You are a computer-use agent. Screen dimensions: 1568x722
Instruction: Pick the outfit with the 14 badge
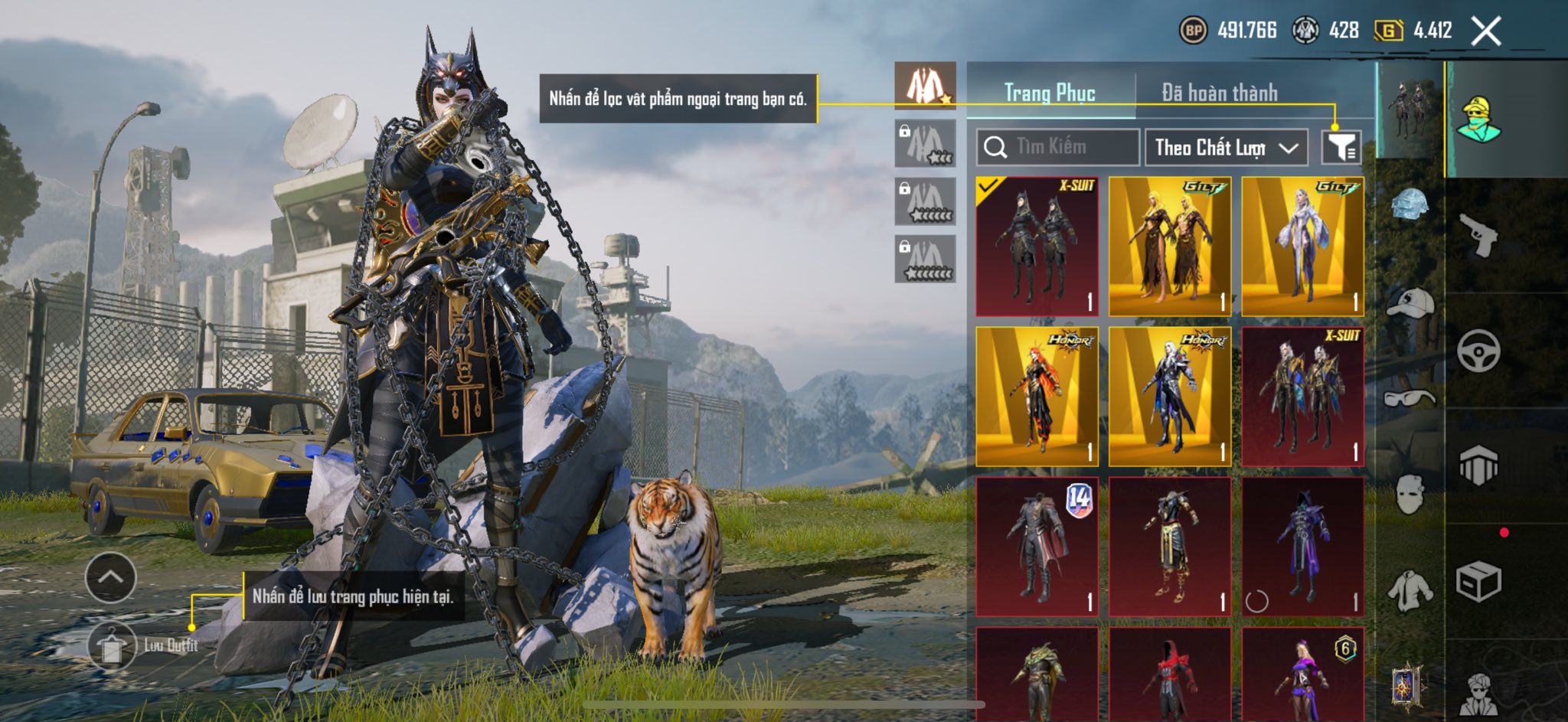[1037, 547]
